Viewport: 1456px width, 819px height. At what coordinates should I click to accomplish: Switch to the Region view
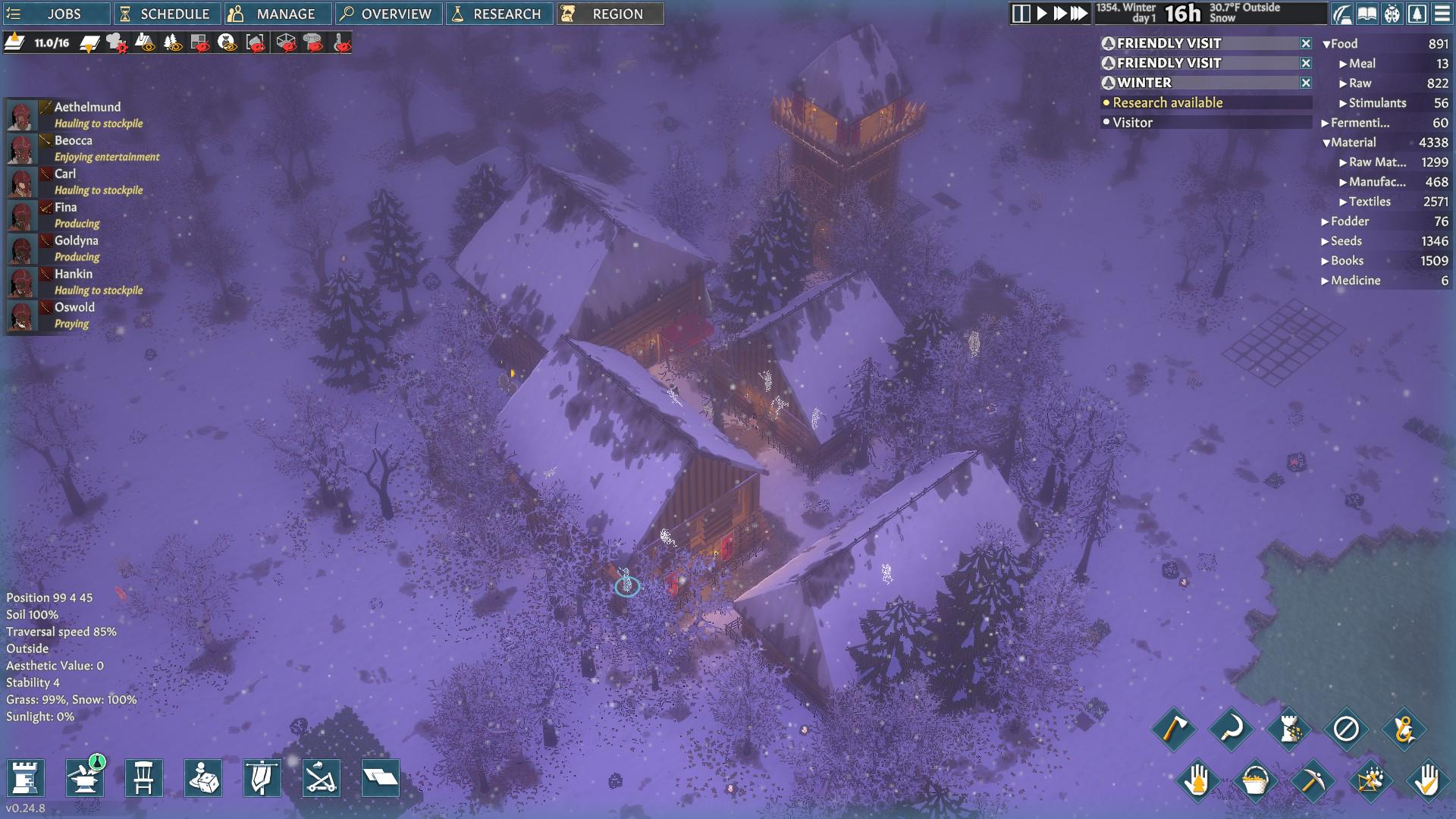[x=610, y=14]
